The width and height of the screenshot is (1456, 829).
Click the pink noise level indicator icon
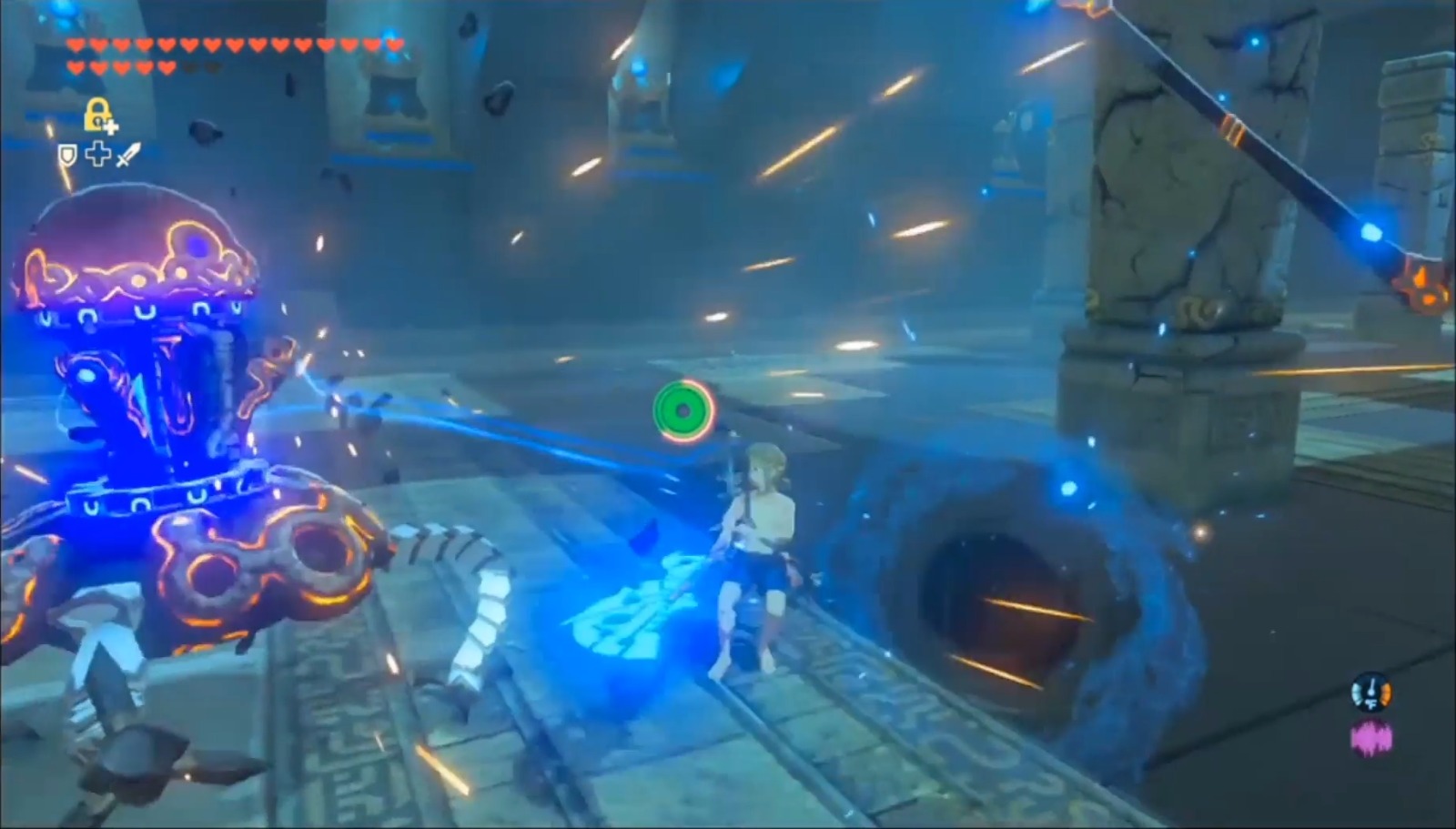(1370, 736)
